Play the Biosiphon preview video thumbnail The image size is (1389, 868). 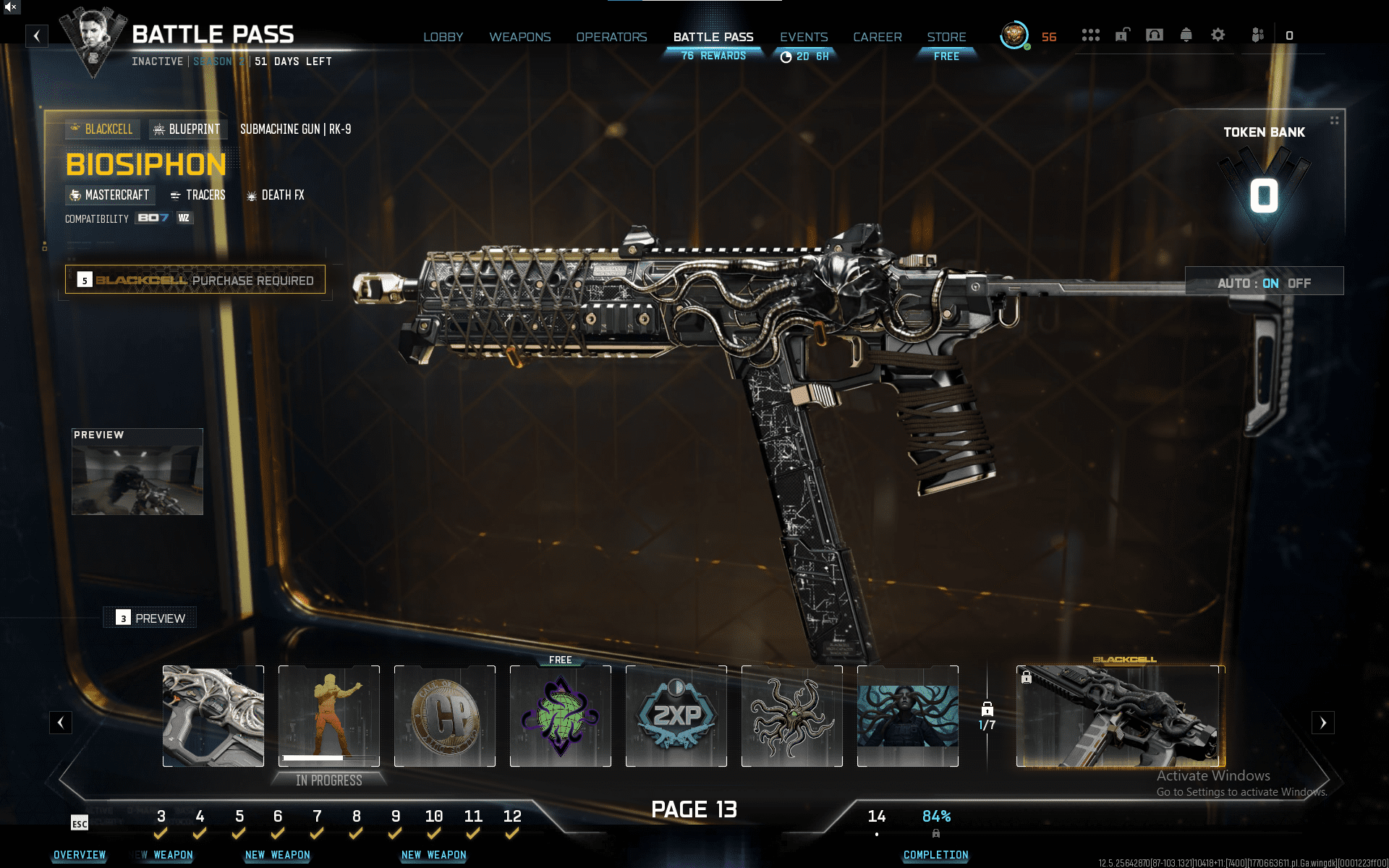pos(137,472)
